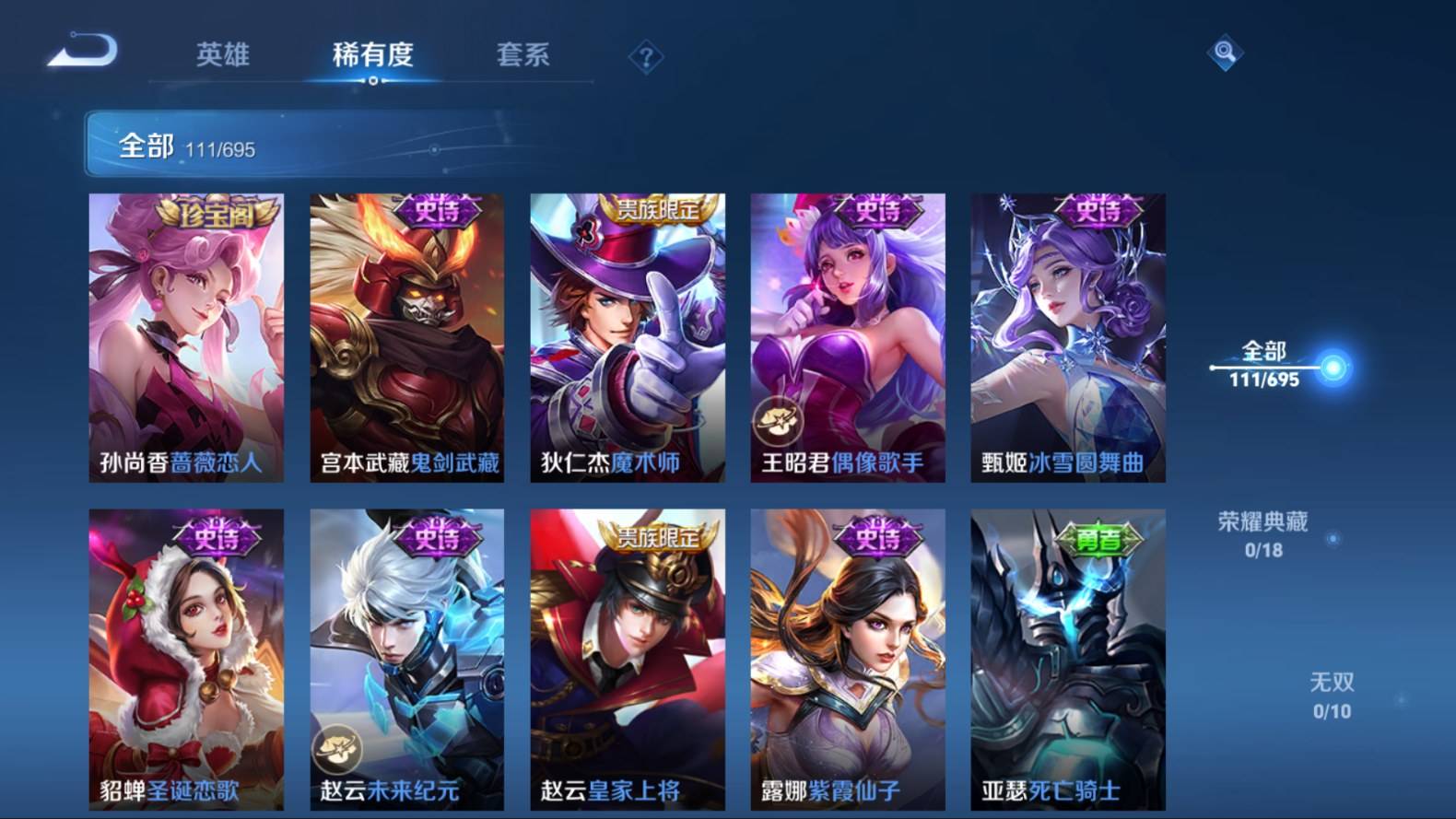Viewport: 1456px width, 819px height.
Task: Open 亚瑟 死亡骑士 skin card
Action: pyautogui.click(x=1068, y=659)
